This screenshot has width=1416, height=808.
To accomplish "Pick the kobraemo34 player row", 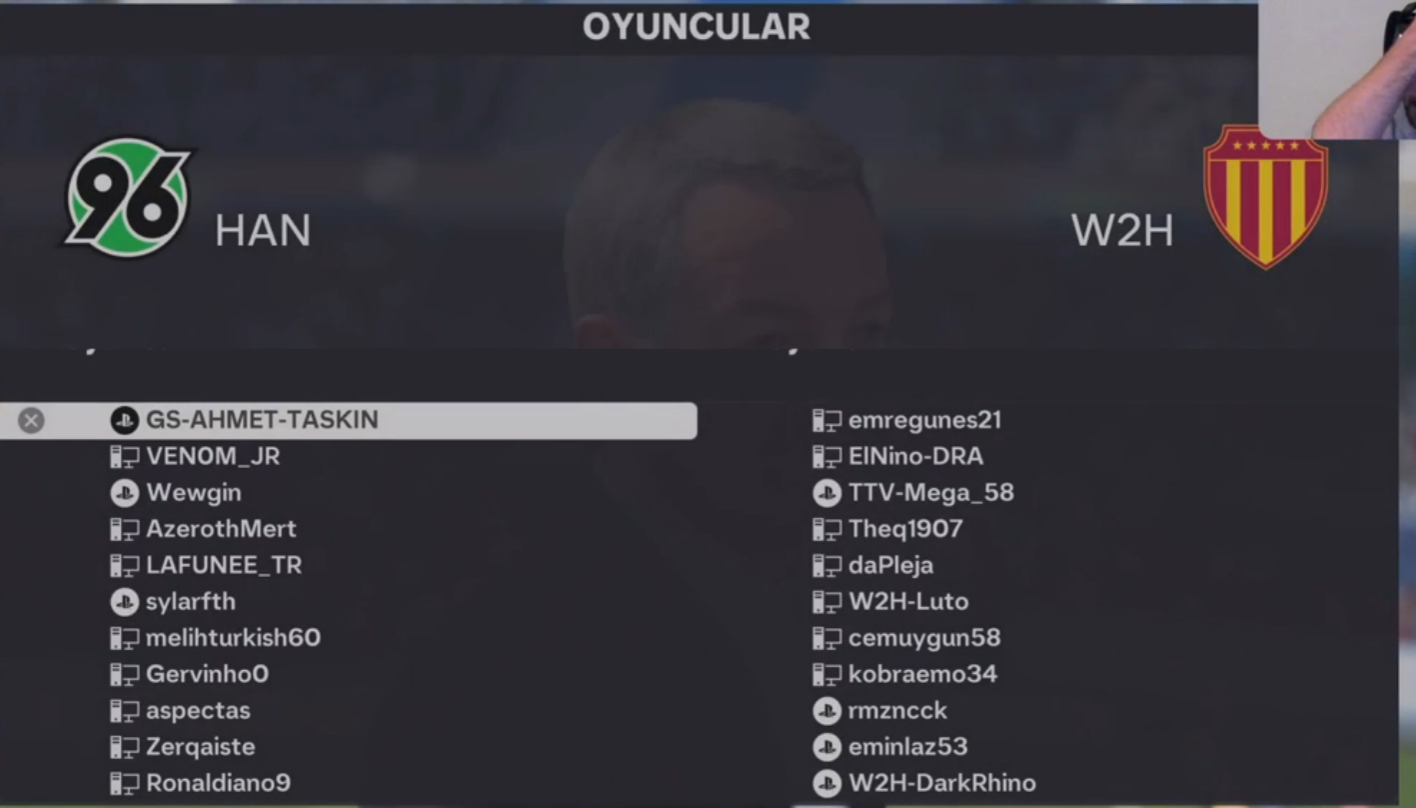I will (x=922, y=674).
